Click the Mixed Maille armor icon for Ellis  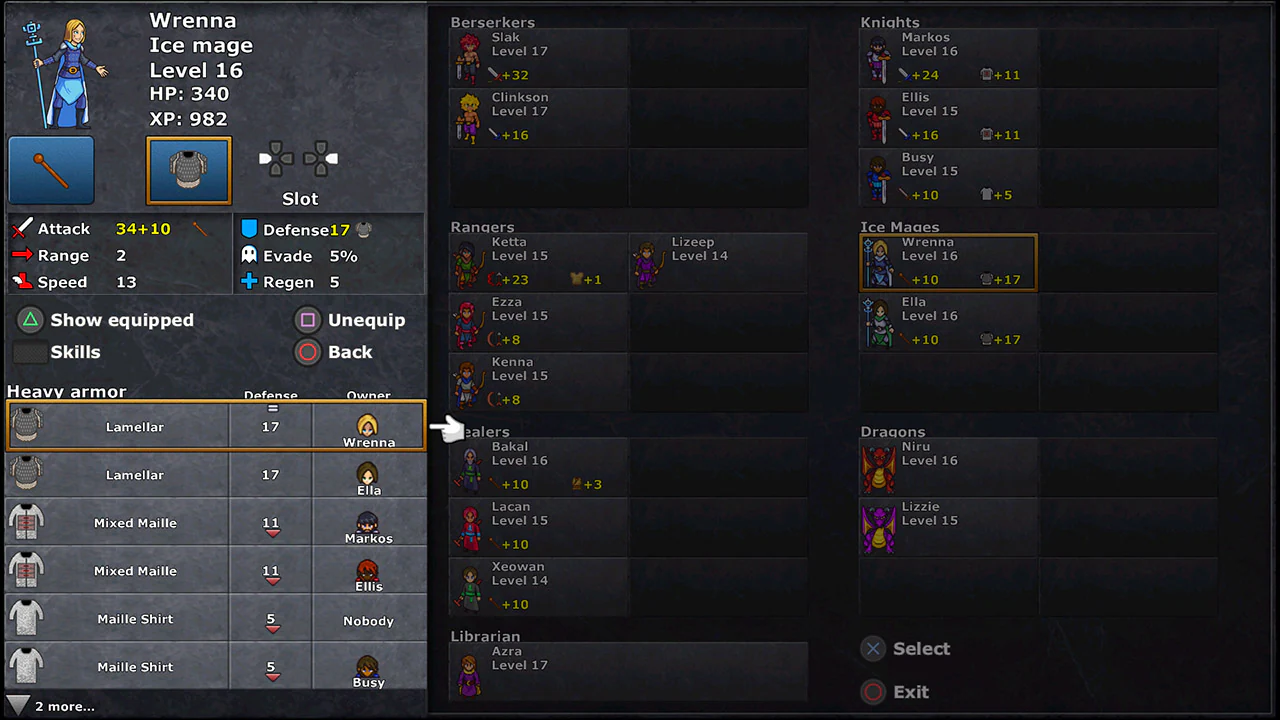27,570
